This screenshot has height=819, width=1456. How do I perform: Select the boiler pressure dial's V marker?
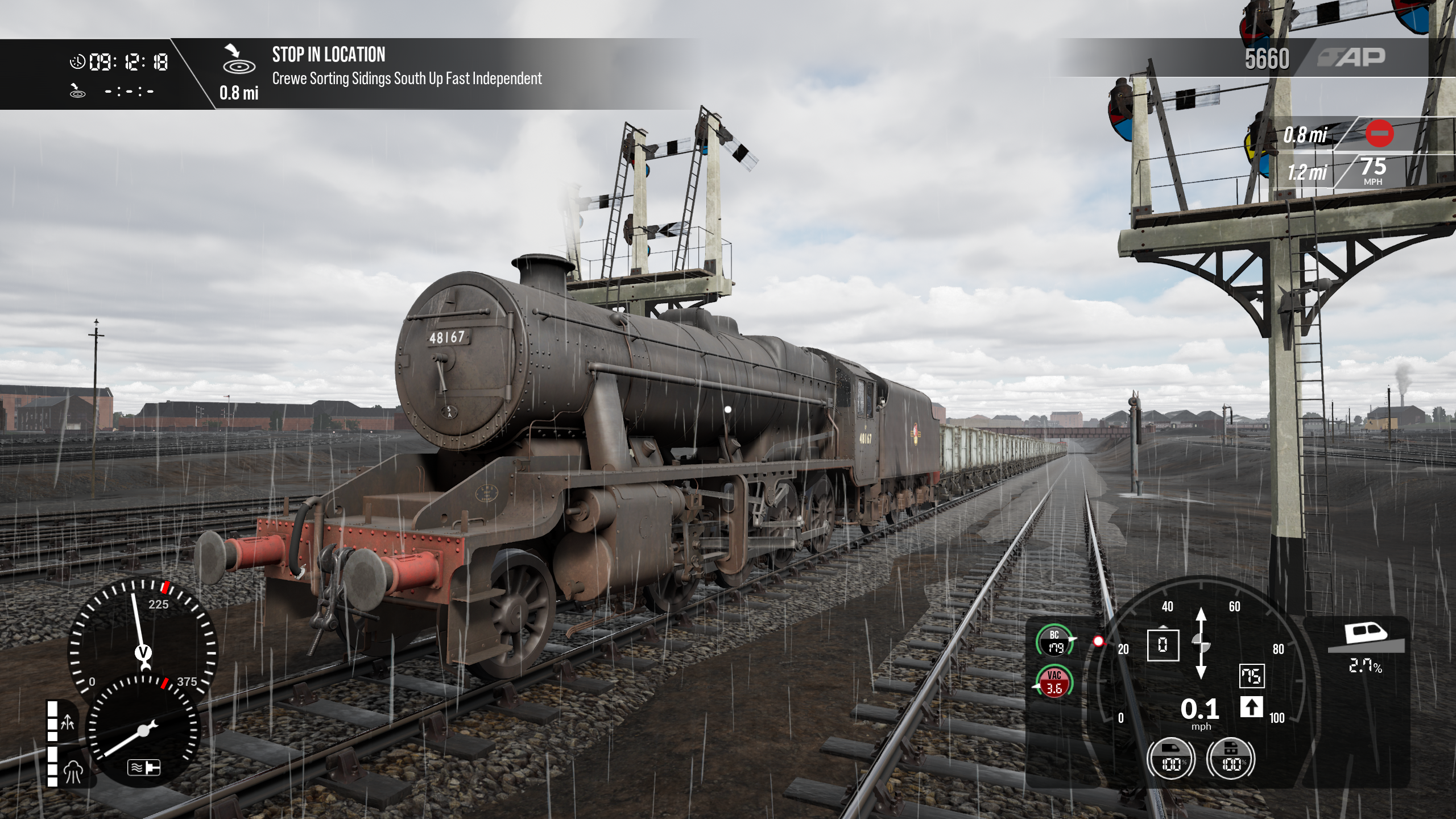143,652
